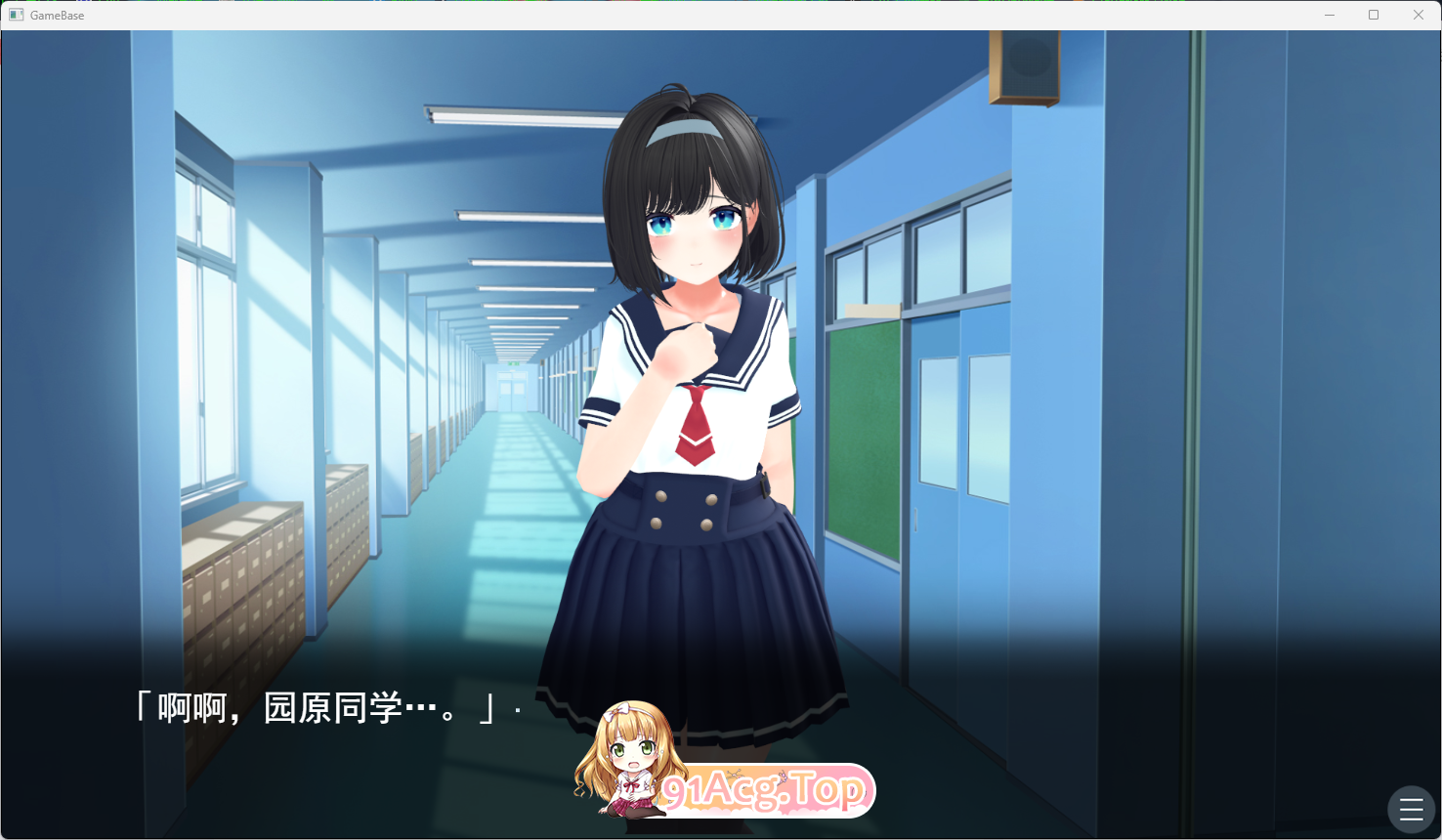Toggle fullscreen by maximizing the window
Screen dimensions: 1442x840
pos(1374,15)
